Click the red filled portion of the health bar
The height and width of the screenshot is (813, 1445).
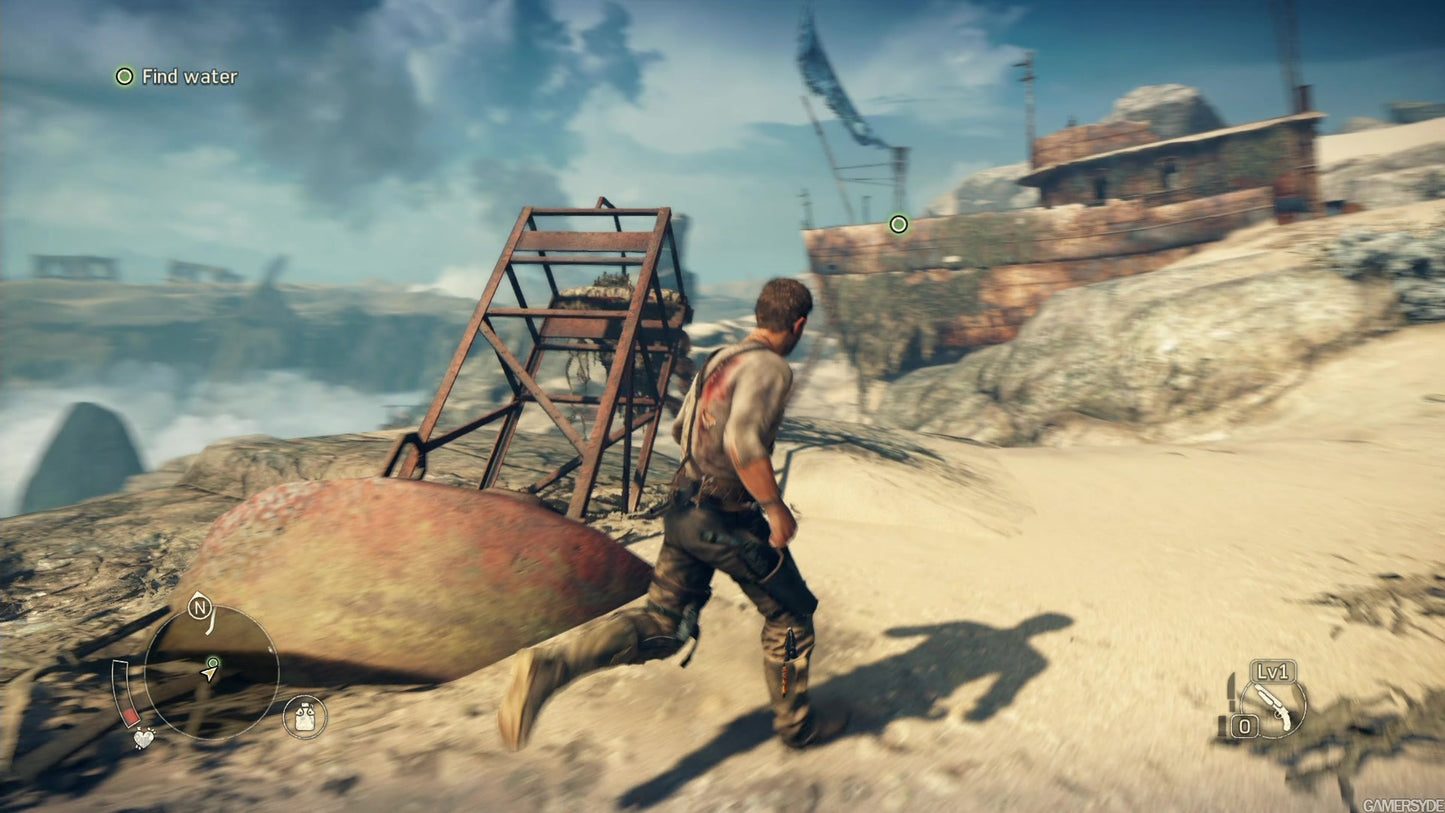(131, 716)
